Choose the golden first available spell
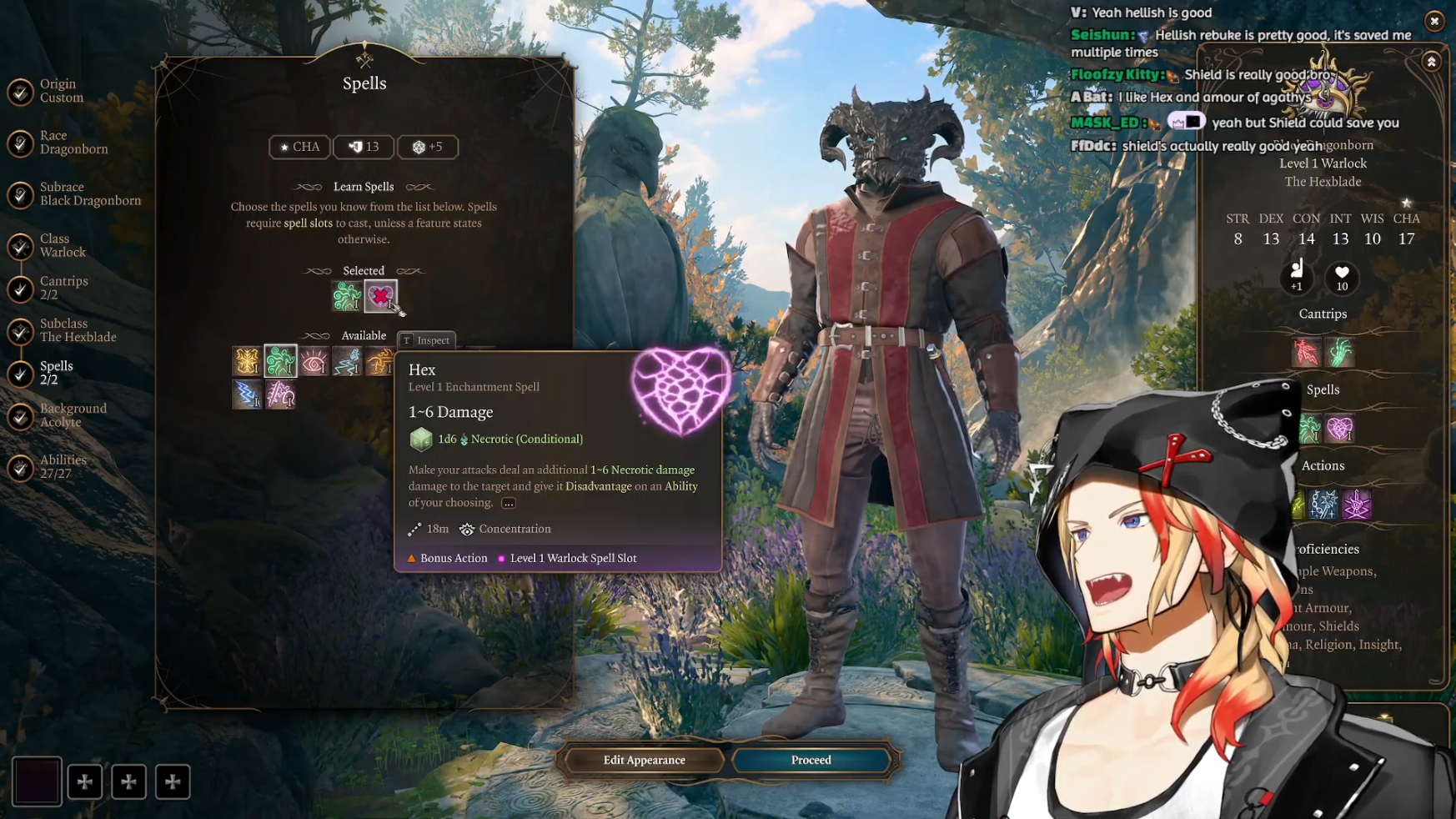The width and height of the screenshot is (1456, 819). pos(247,361)
